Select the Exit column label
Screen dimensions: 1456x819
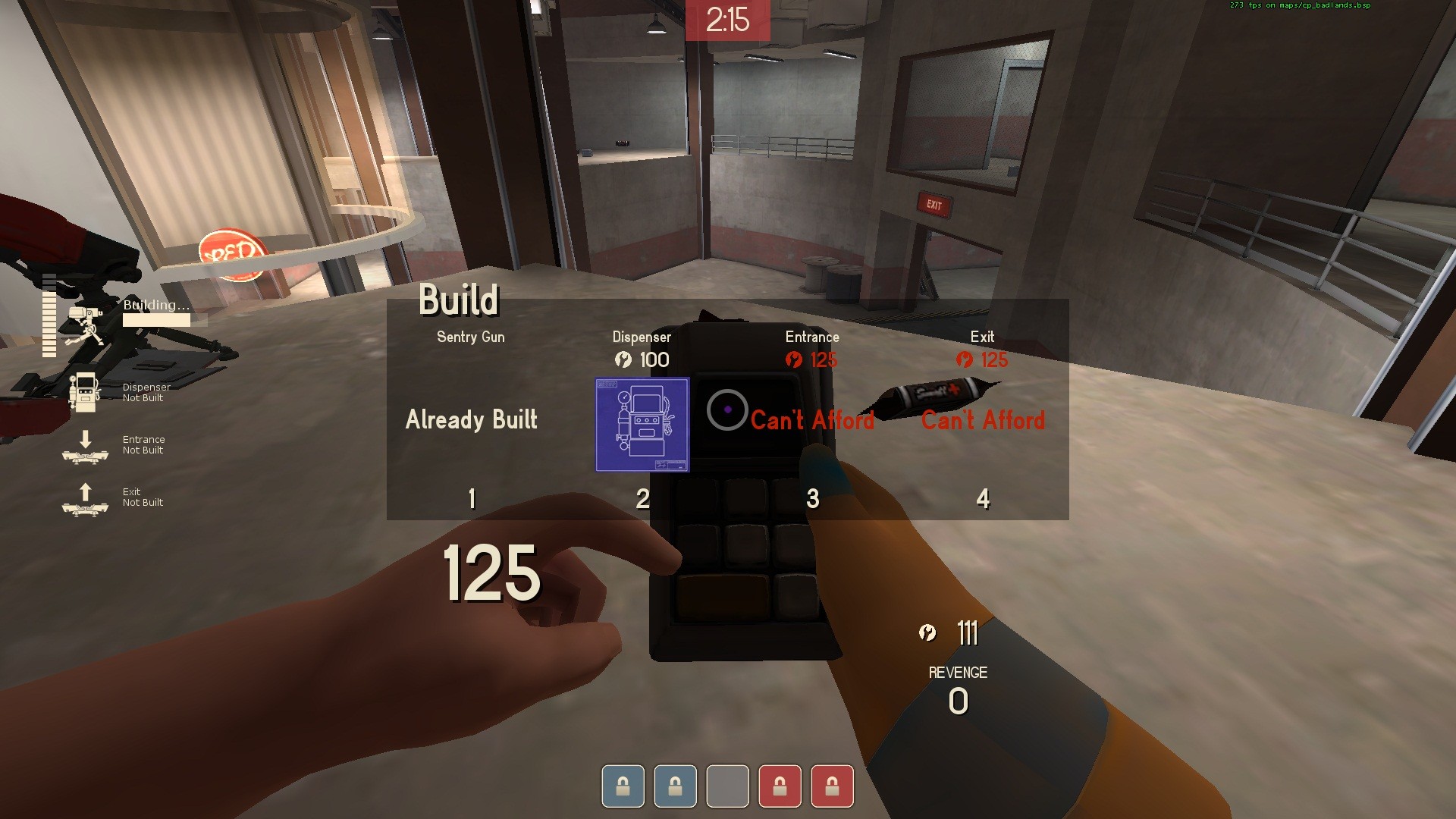click(x=983, y=337)
